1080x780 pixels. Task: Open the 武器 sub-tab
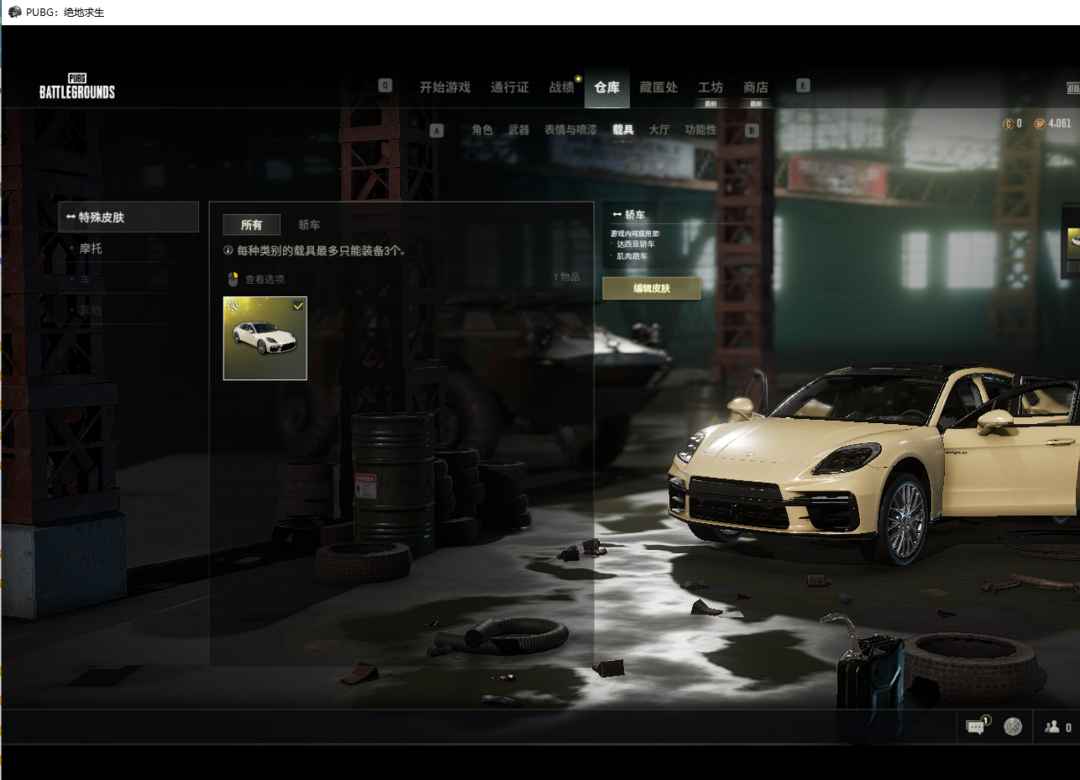tap(518, 130)
